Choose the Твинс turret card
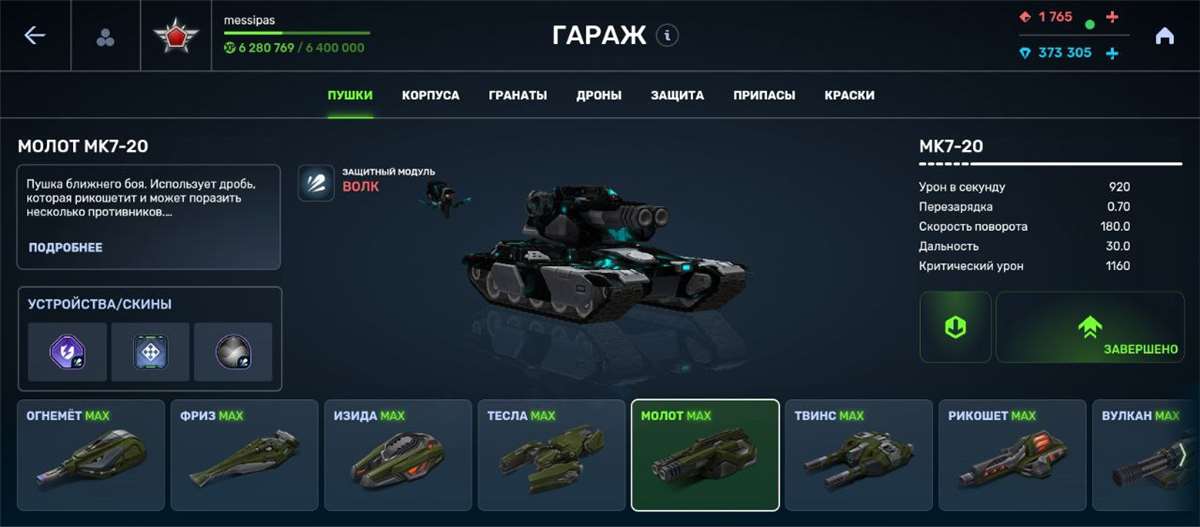The height and width of the screenshot is (527, 1200). click(859, 455)
